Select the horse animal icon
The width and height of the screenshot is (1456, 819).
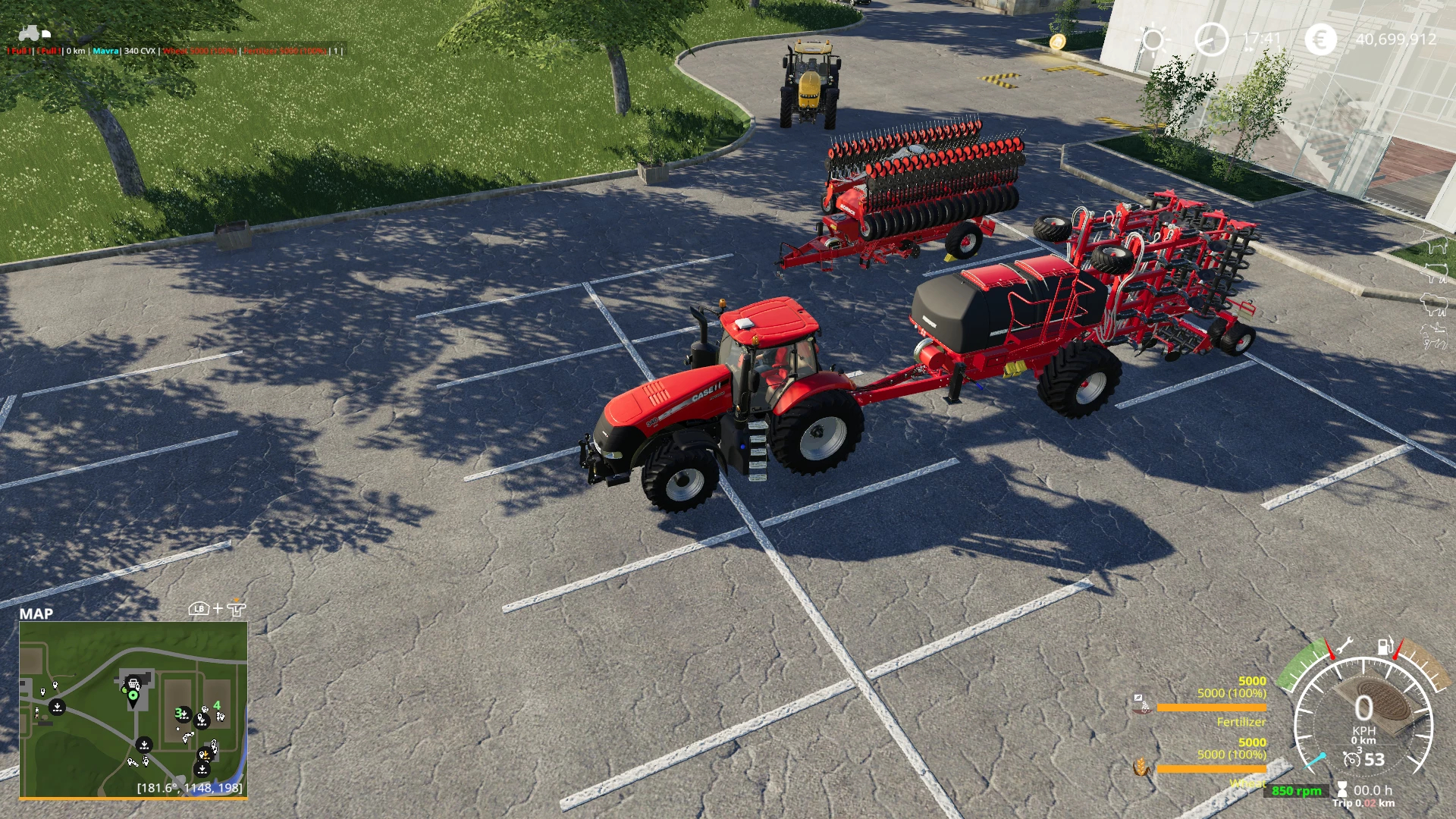(x=1435, y=335)
